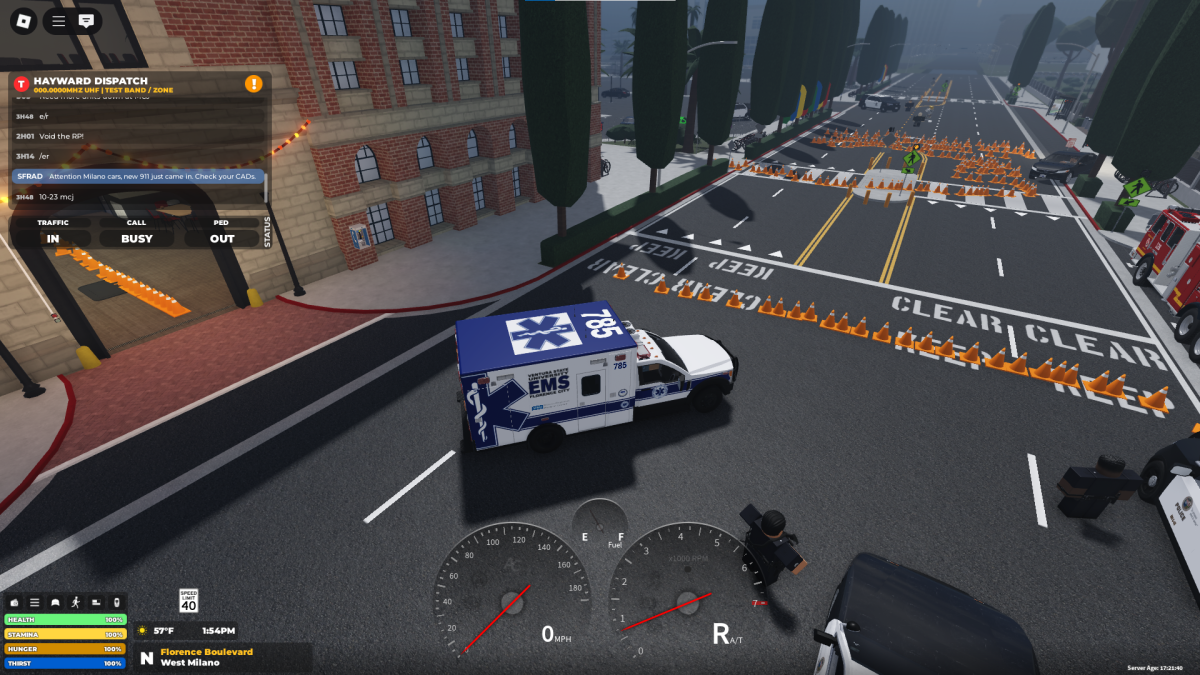Open the list menu icon above Health
1200x675 pixels.
[34, 602]
